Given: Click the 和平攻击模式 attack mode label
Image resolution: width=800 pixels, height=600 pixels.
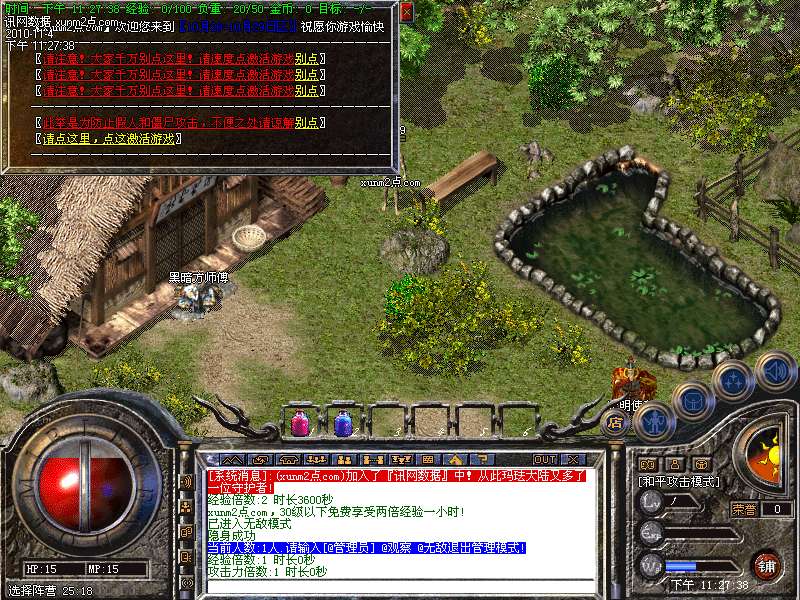Looking at the screenshot, I should 679,481.
